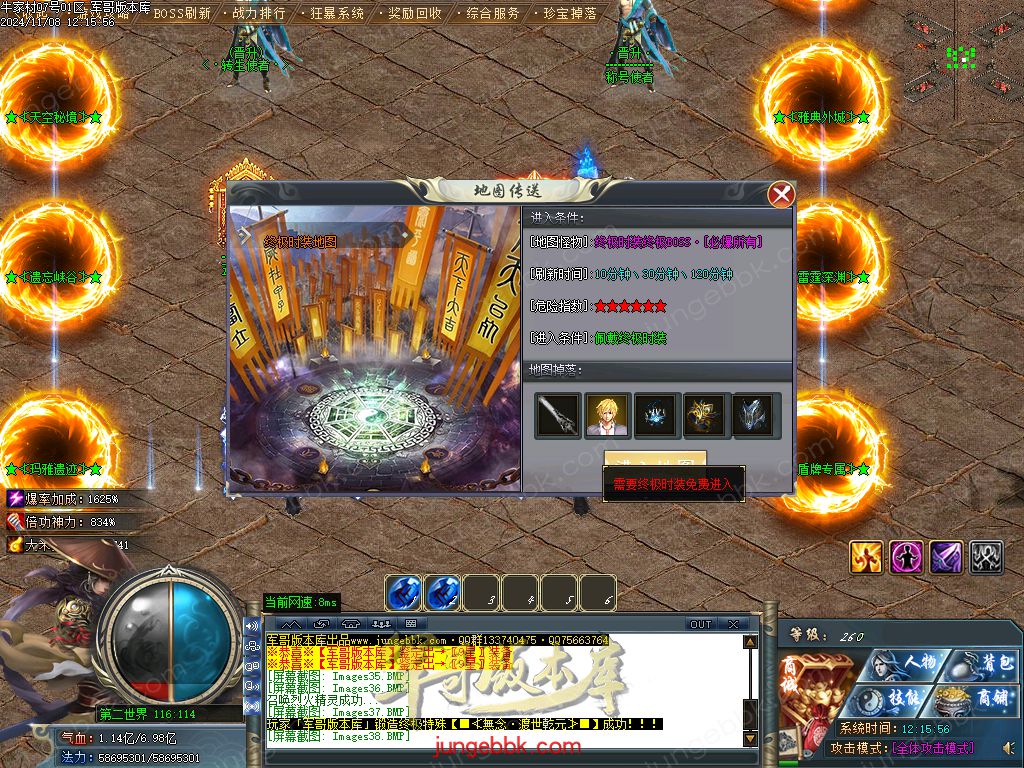Open the 背包 bag panel
The height and width of the screenshot is (768, 1024).
982,664
